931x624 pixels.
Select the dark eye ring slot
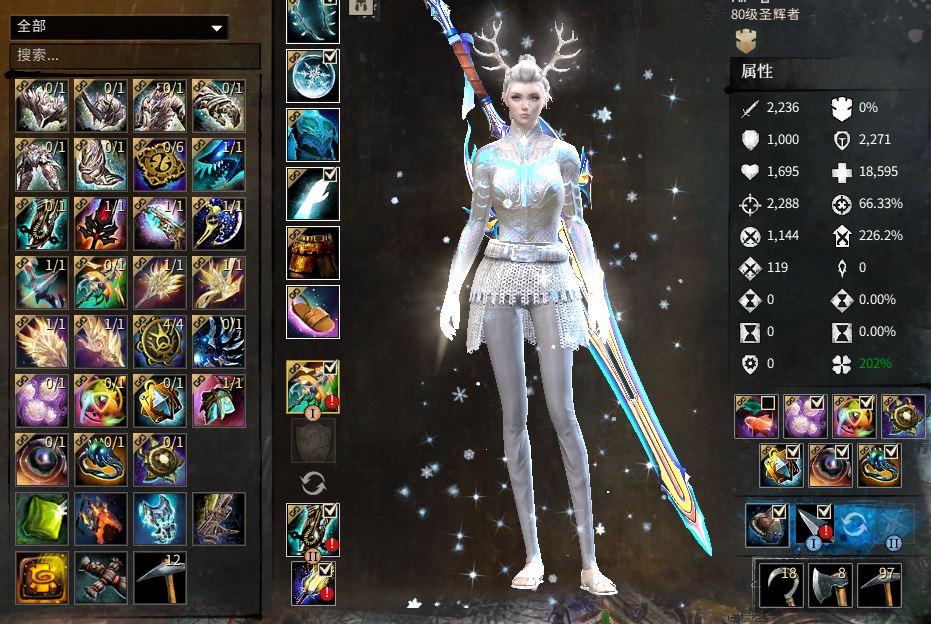831,466
